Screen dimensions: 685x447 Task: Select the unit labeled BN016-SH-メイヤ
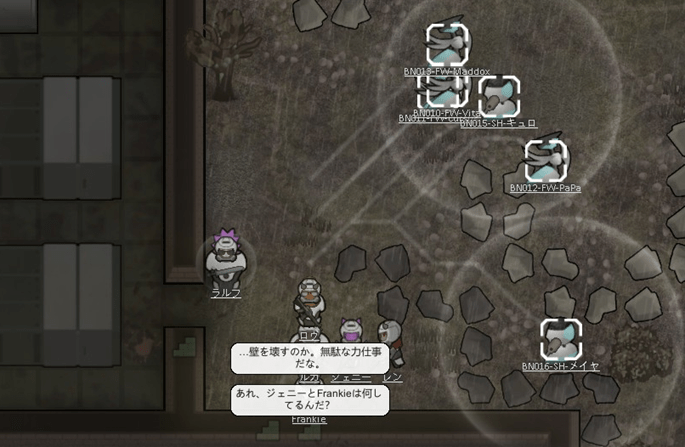coord(560,340)
